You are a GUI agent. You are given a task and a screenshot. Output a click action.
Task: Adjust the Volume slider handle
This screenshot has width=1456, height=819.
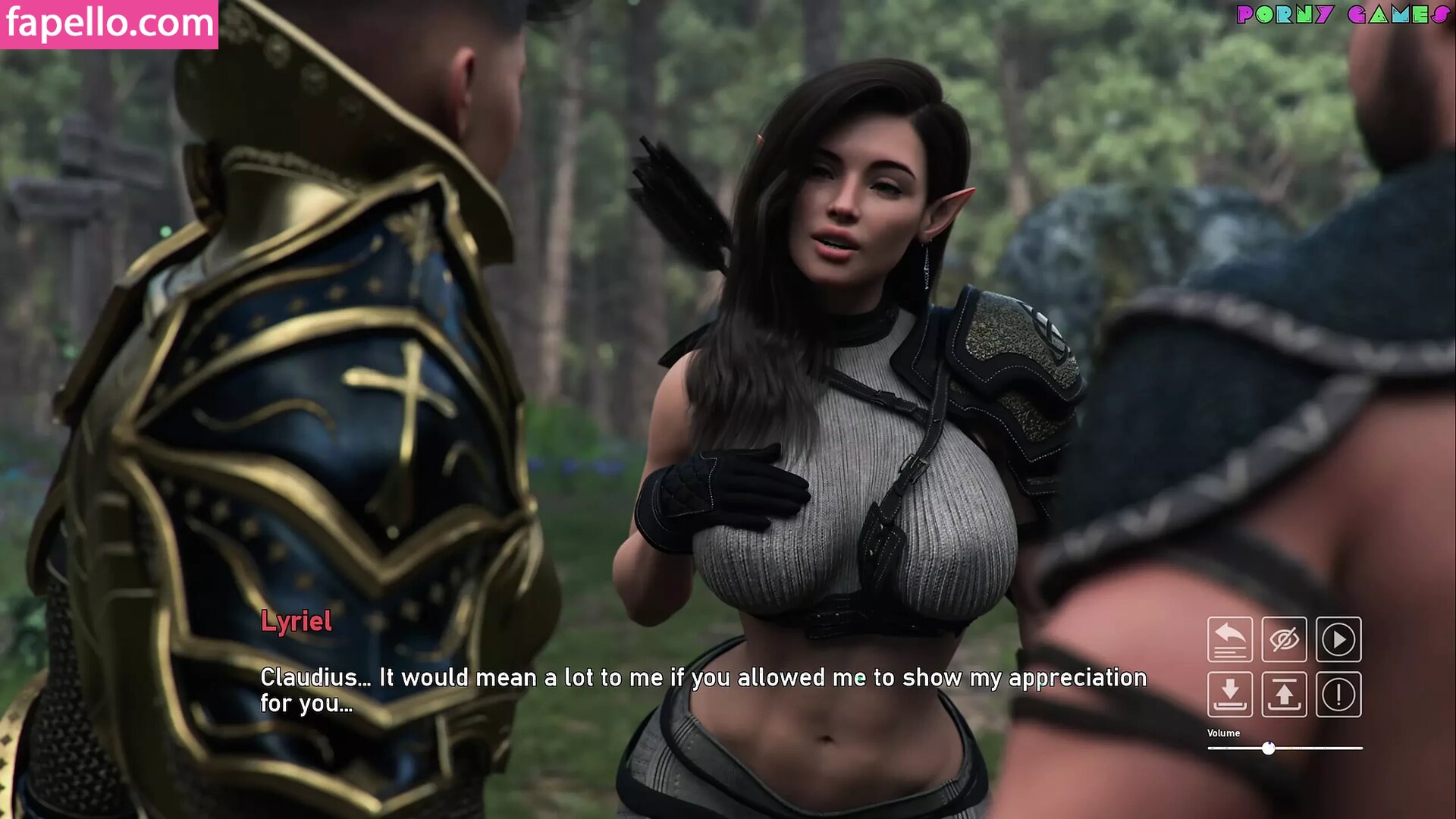click(x=1269, y=748)
